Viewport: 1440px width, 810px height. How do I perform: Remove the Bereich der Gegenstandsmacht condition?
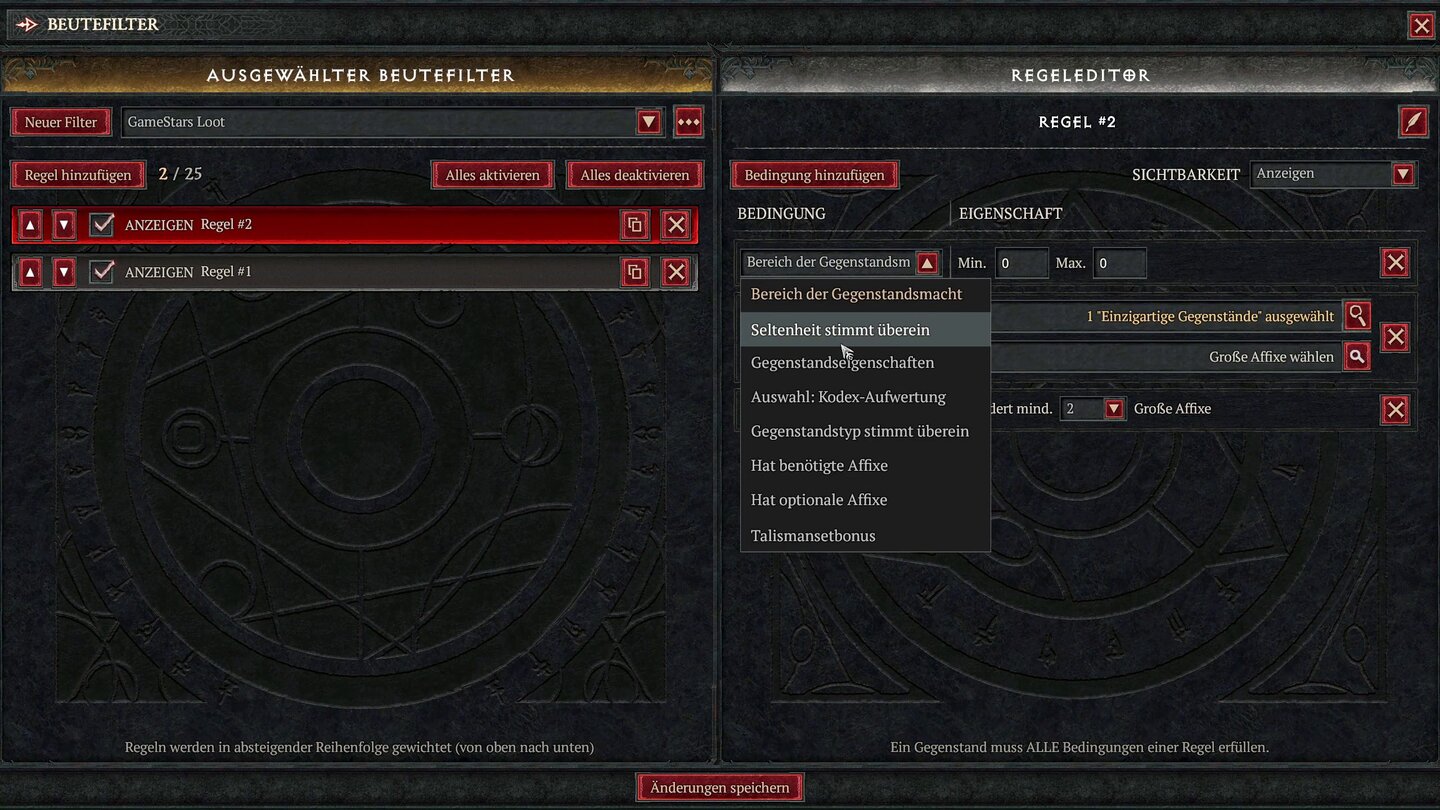click(1395, 262)
